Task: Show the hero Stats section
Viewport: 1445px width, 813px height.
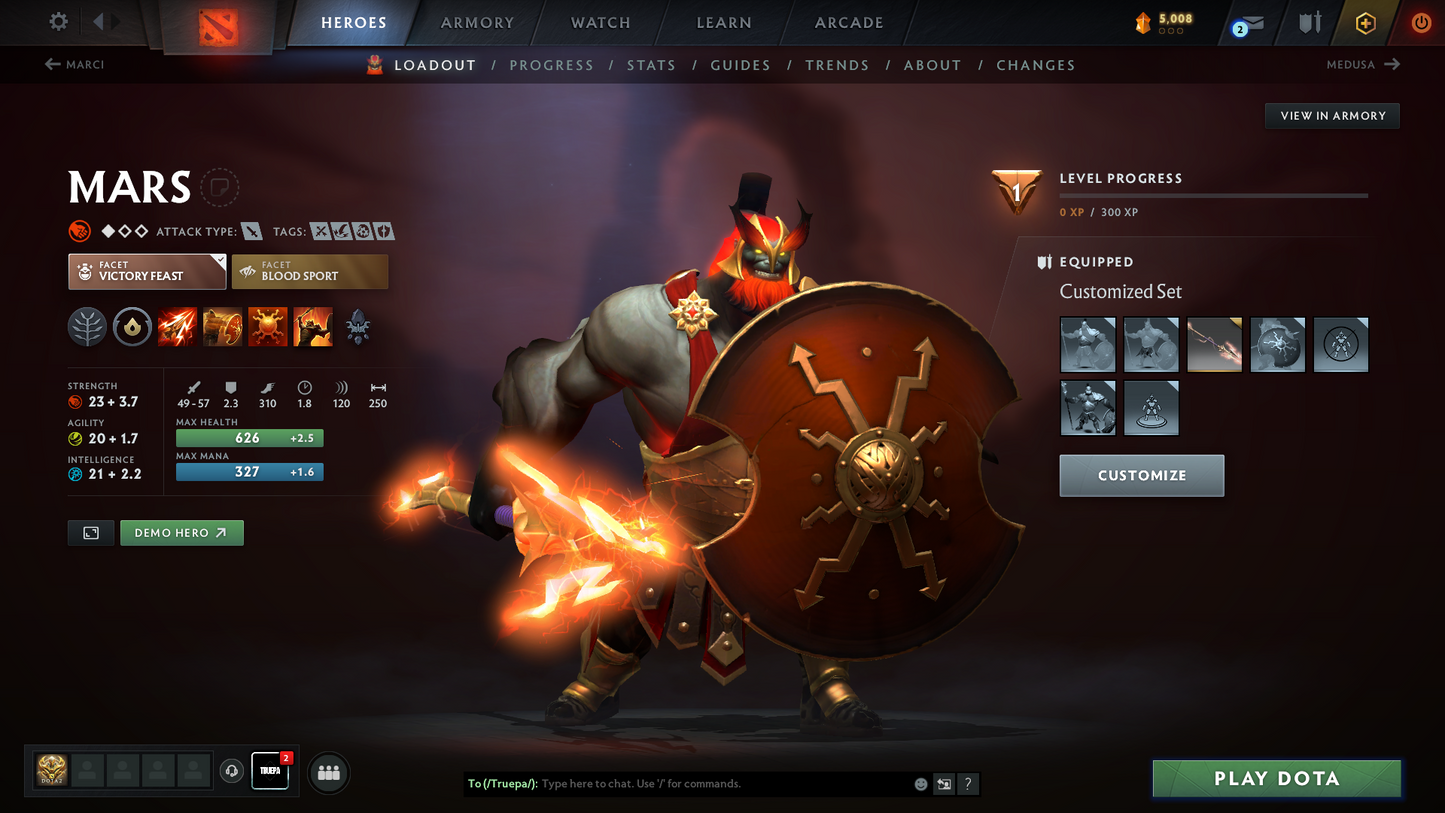Action: 651,65
